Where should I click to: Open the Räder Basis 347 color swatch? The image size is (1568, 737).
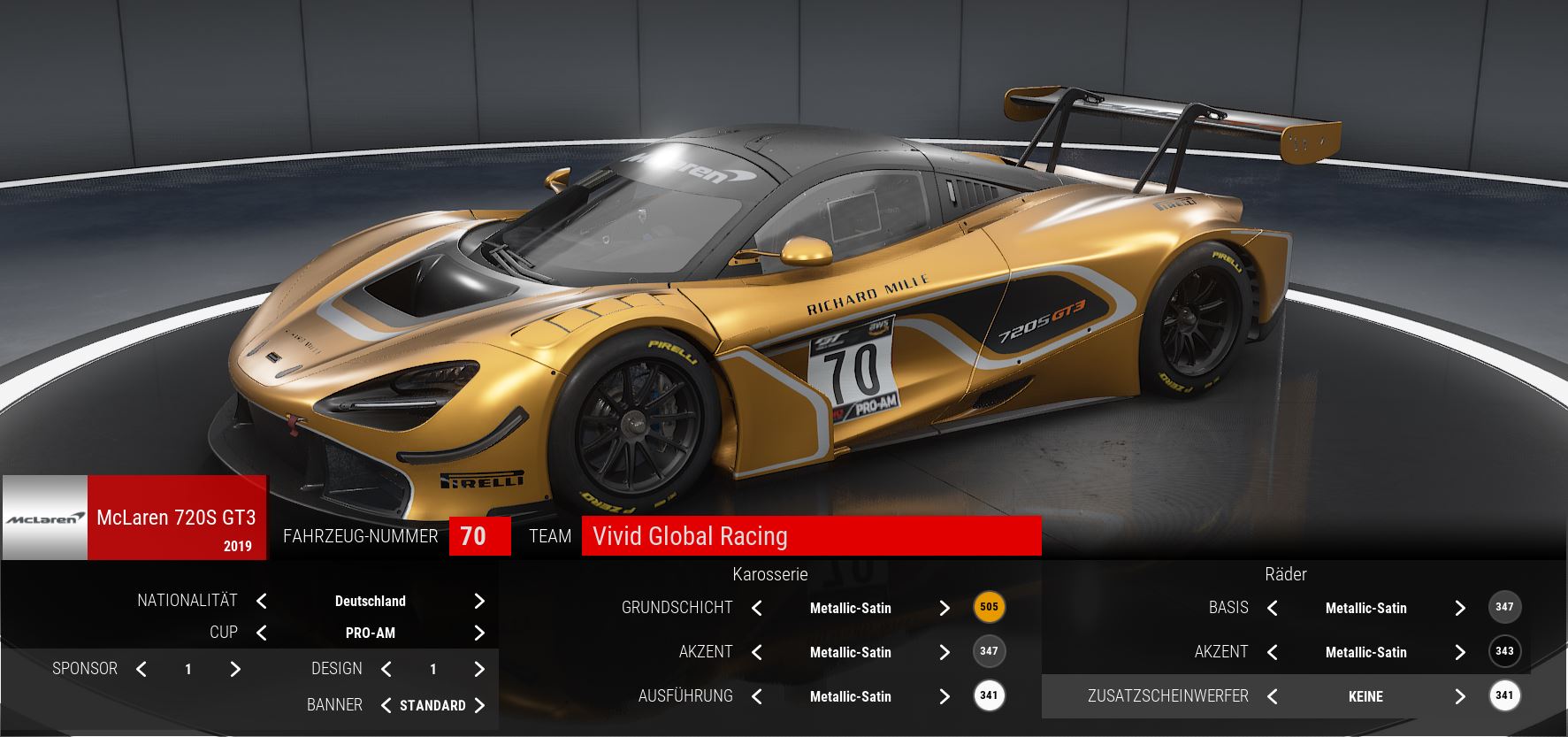(1504, 607)
